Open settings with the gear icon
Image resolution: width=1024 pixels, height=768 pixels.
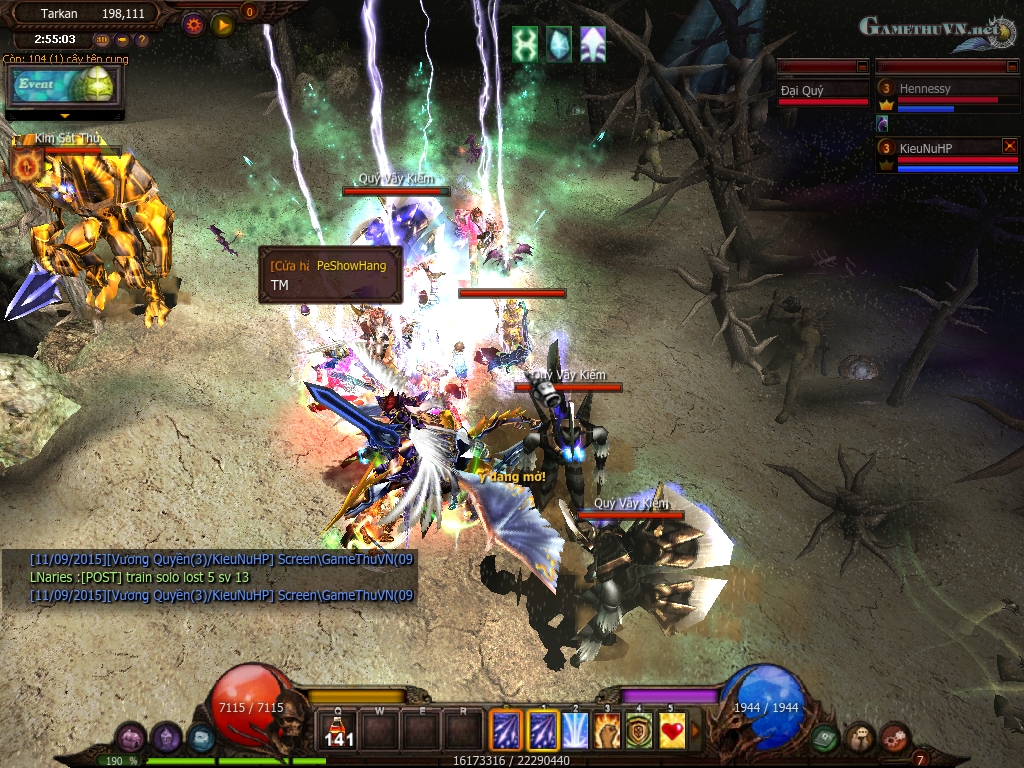pyautogui.click(x=194, y=24)
